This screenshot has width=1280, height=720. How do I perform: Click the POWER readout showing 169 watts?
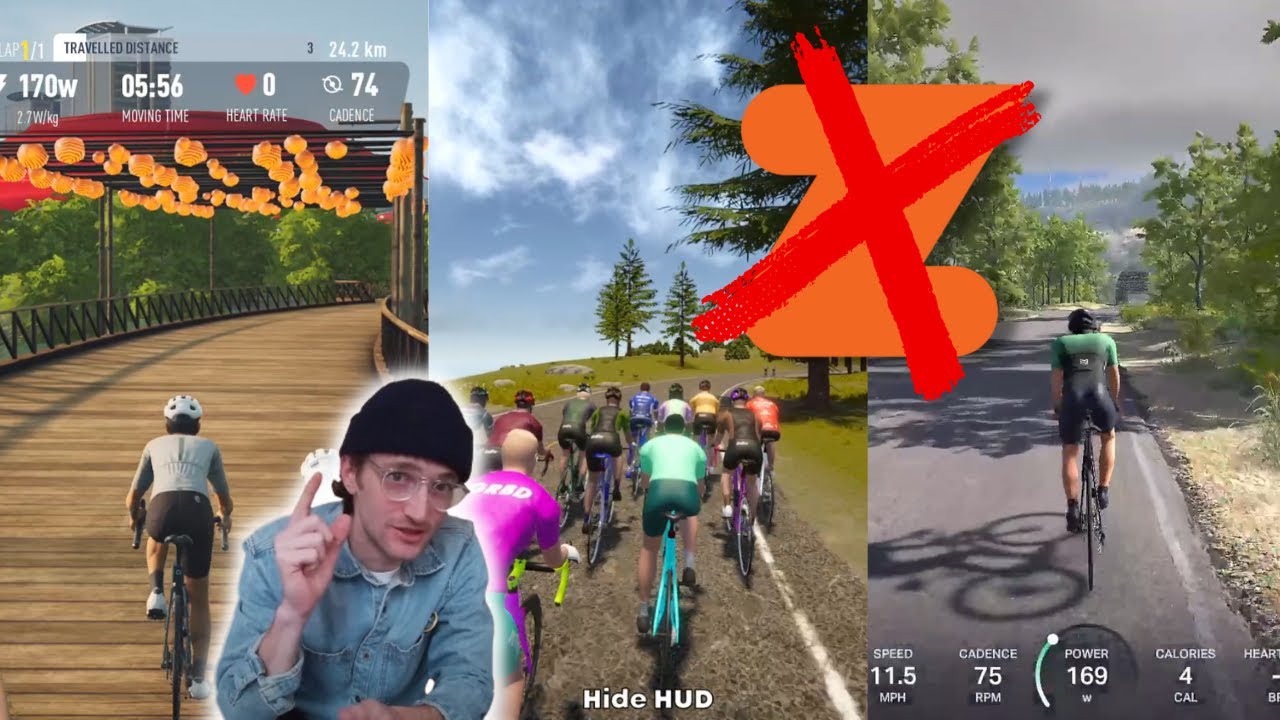pos(1090,676)
